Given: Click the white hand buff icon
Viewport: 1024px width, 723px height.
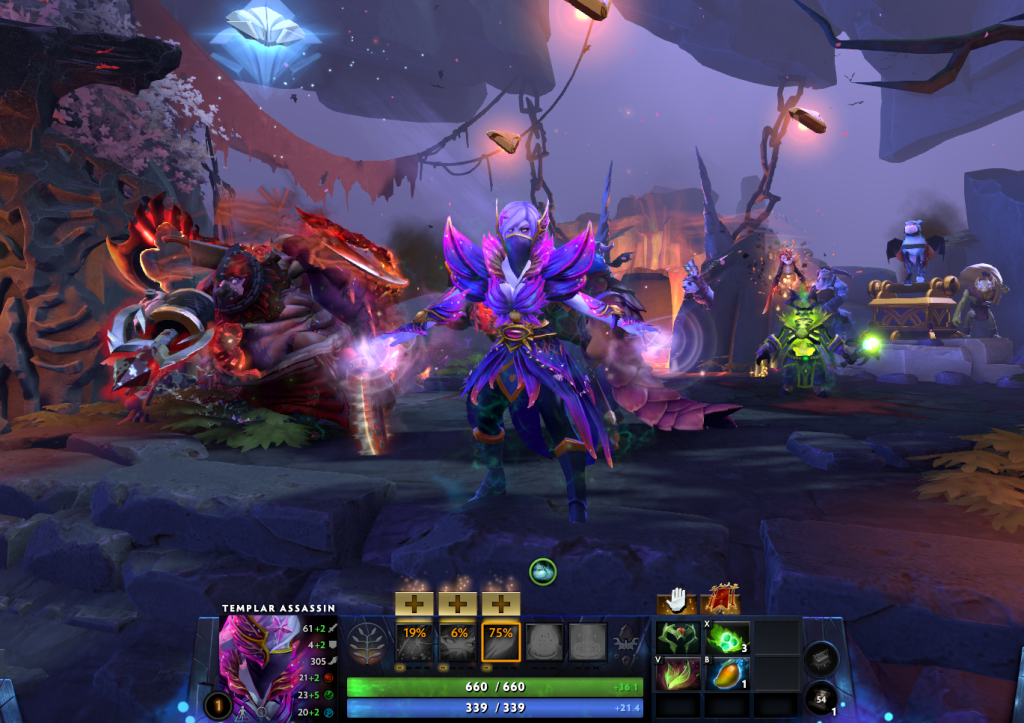Looking at the screenshot, I should (x=677, y=600).
